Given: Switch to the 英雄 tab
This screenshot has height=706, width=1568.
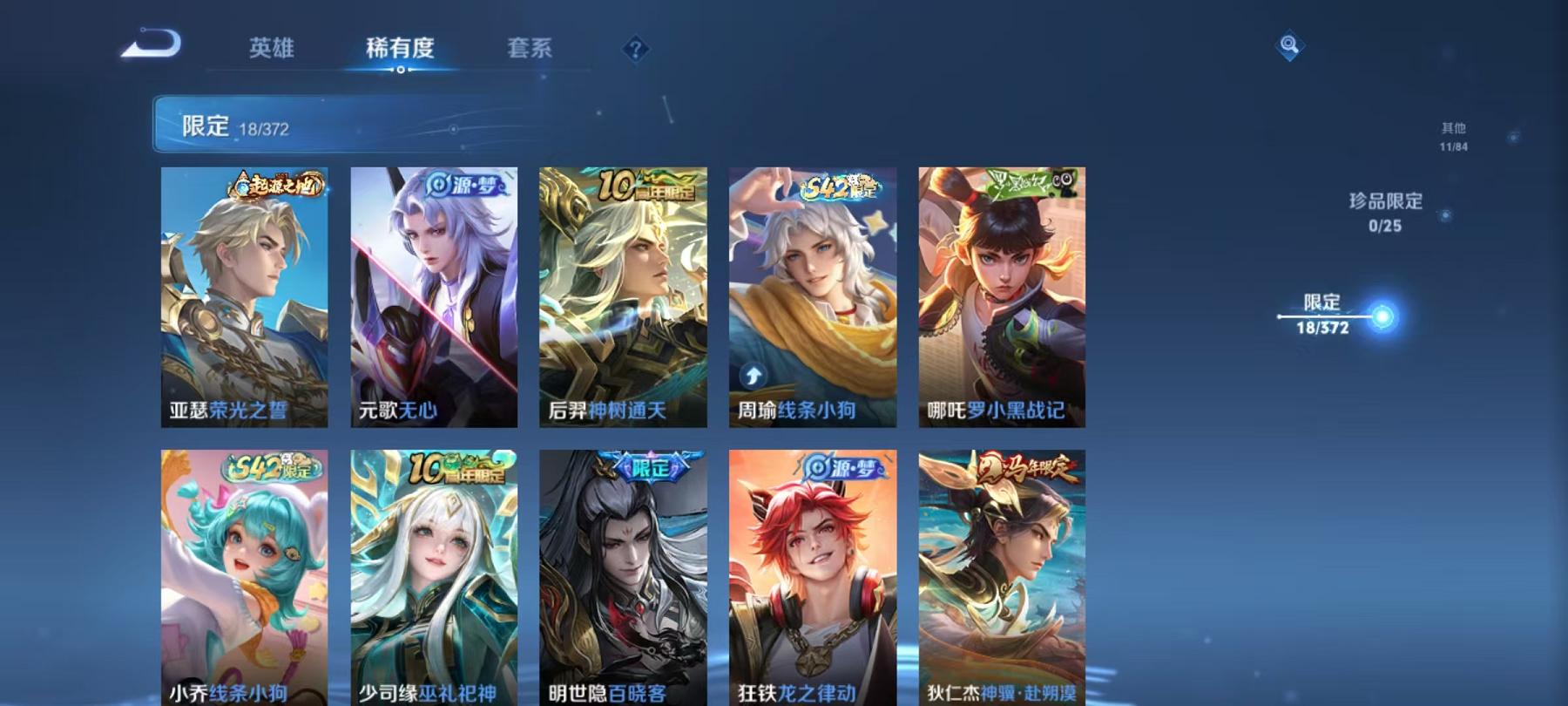Looking at the screenshot, I should [273, 49].
